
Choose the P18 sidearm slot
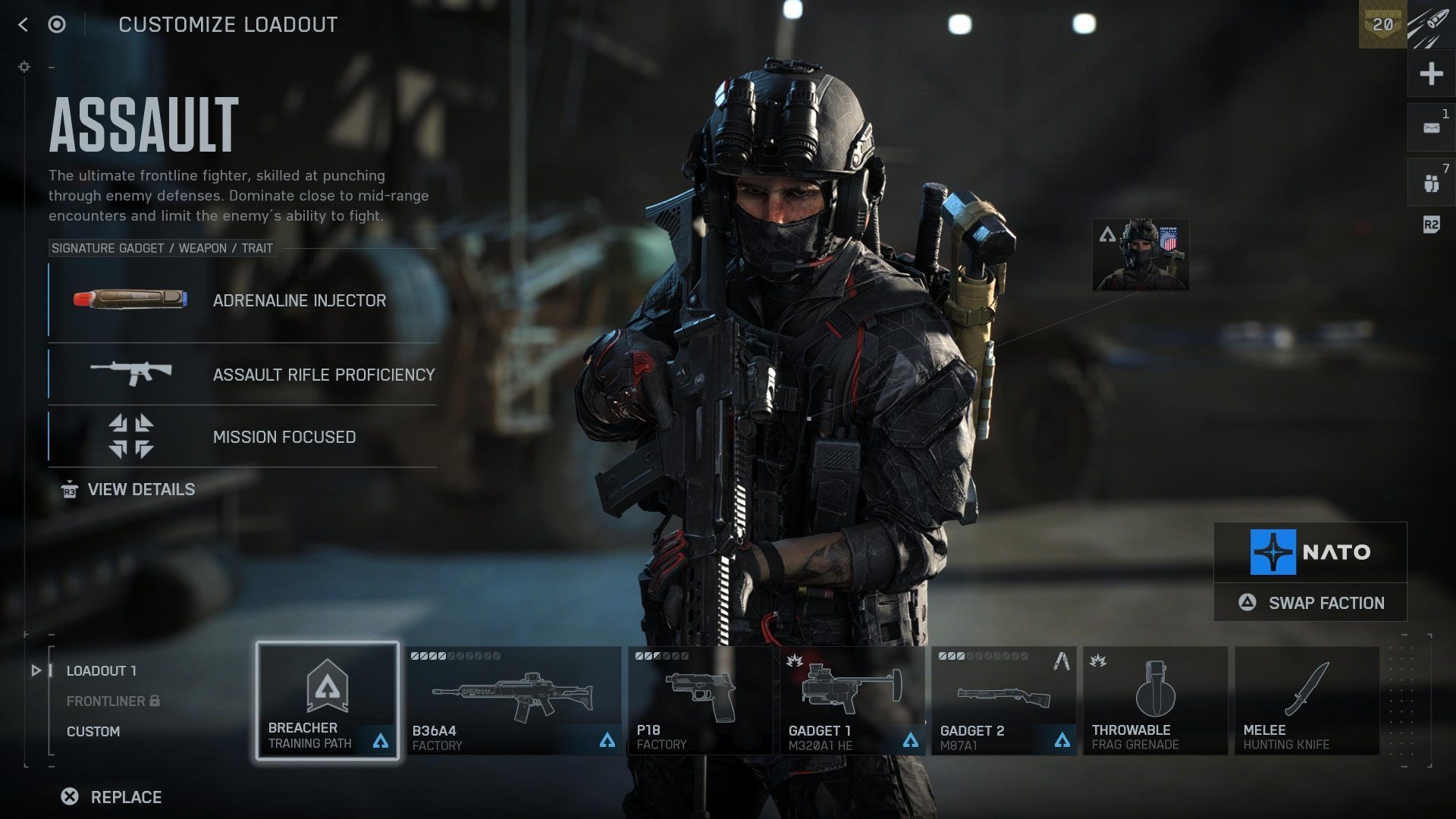[700, 701]
